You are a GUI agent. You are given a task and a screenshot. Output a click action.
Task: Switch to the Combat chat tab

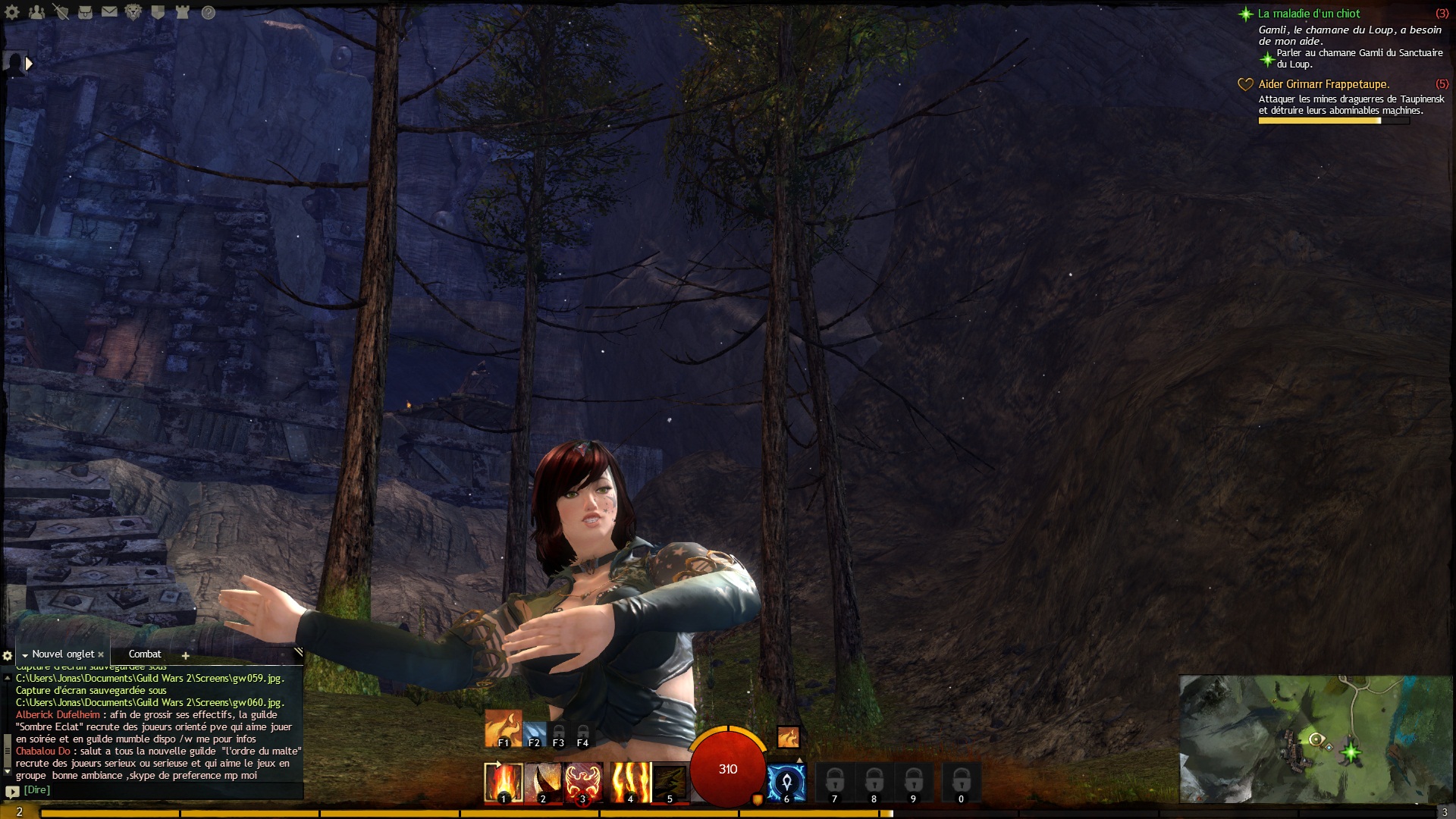[x=144, y=654]
